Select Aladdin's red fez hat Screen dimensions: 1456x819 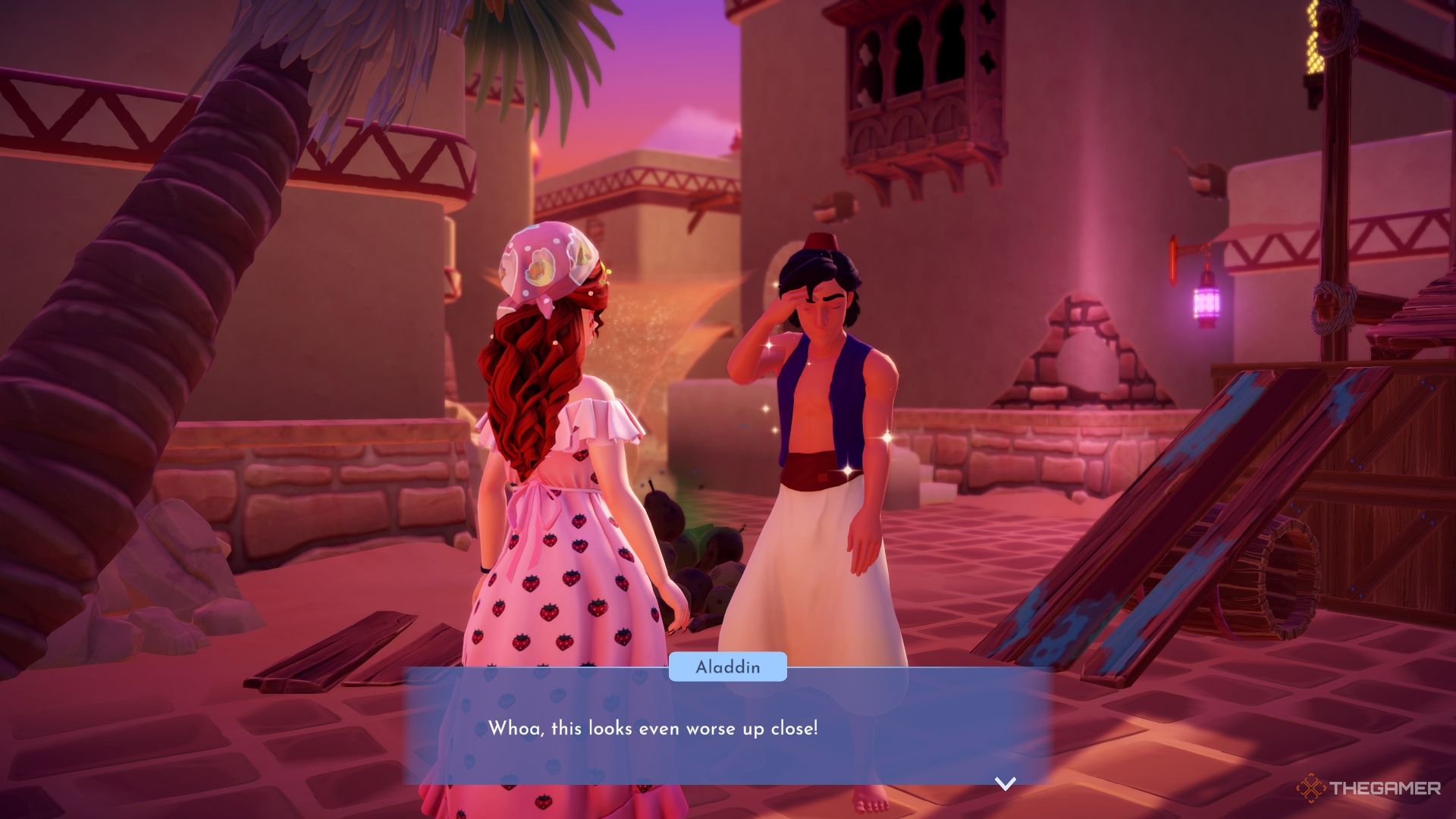coord(823,243)
